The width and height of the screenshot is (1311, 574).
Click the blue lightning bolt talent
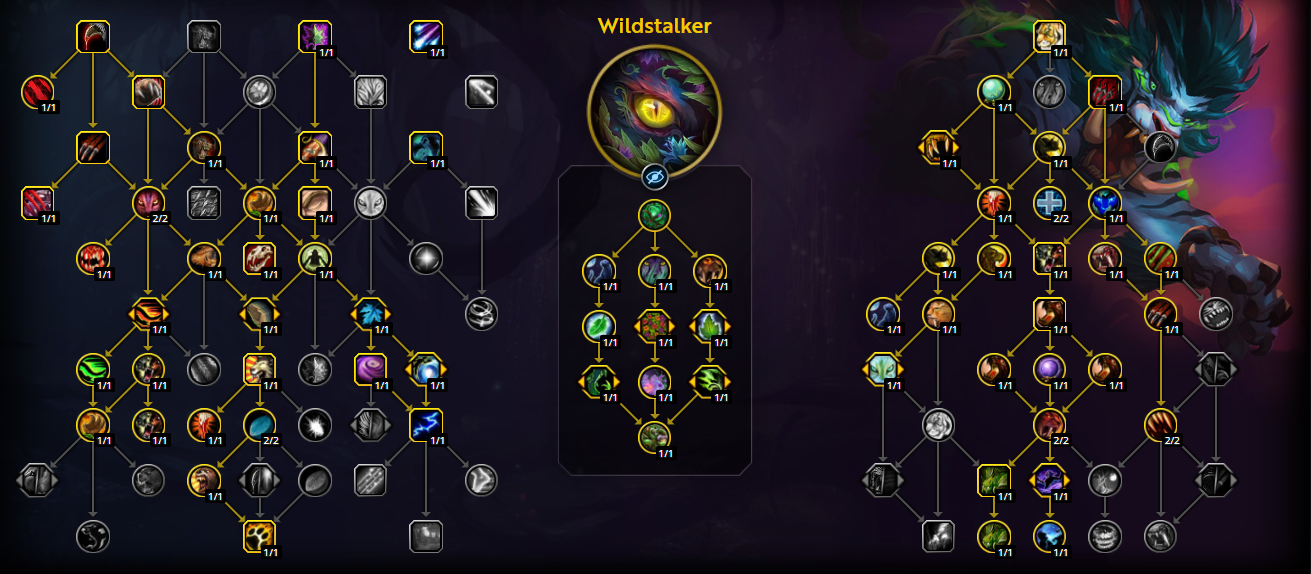pos(426,425)
